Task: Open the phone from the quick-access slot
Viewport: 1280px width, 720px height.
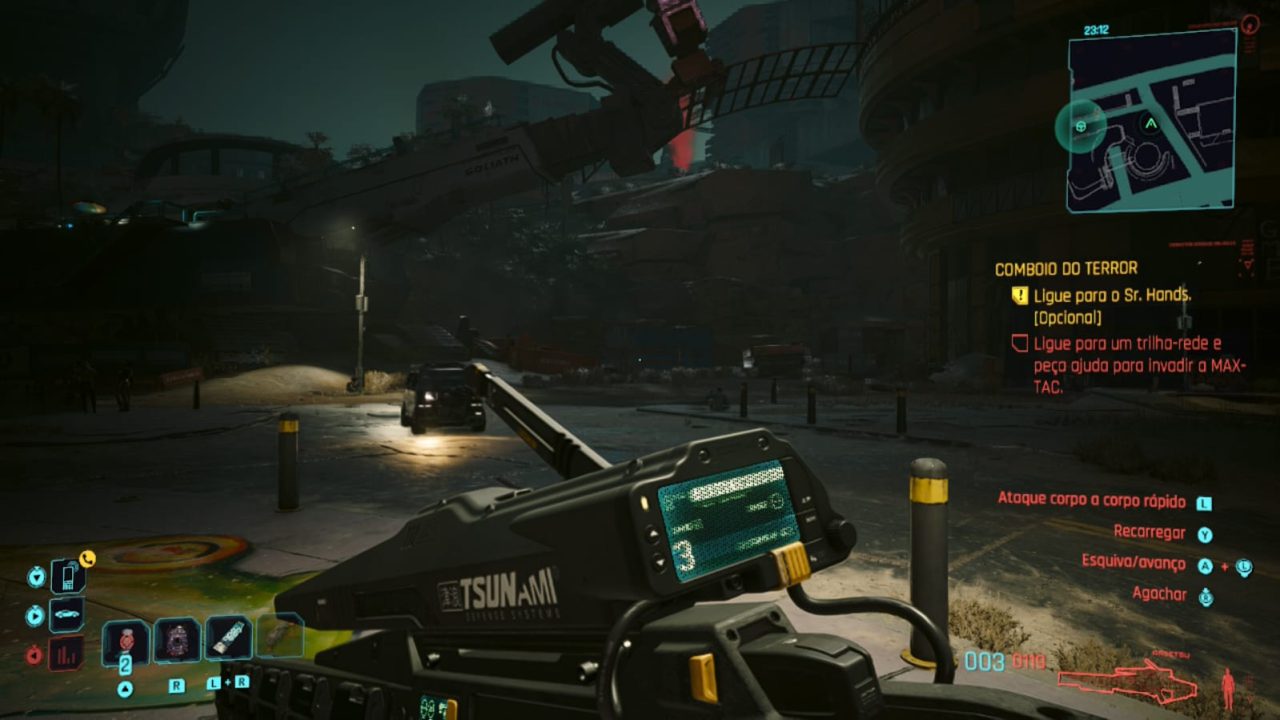Action: point(66,576)
